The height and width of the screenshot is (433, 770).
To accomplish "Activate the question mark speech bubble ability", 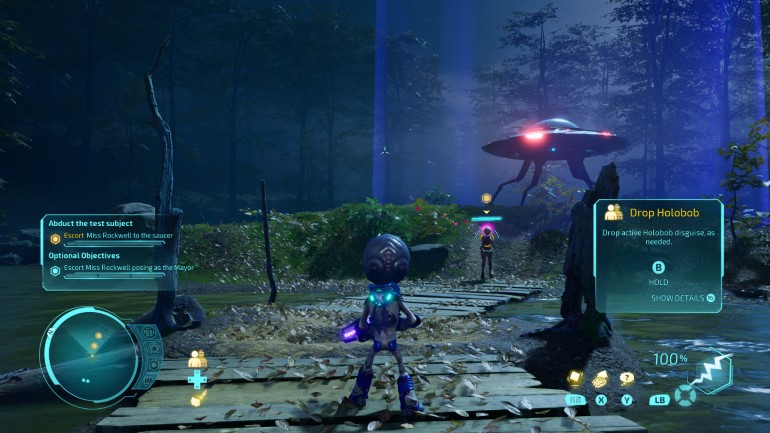I will tap(627, 378).
